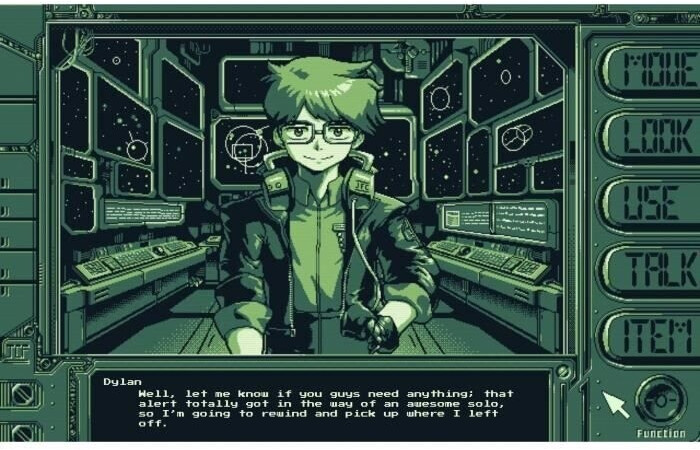
Task: Click the TALK command button
Action: click(x=644, y=268)
